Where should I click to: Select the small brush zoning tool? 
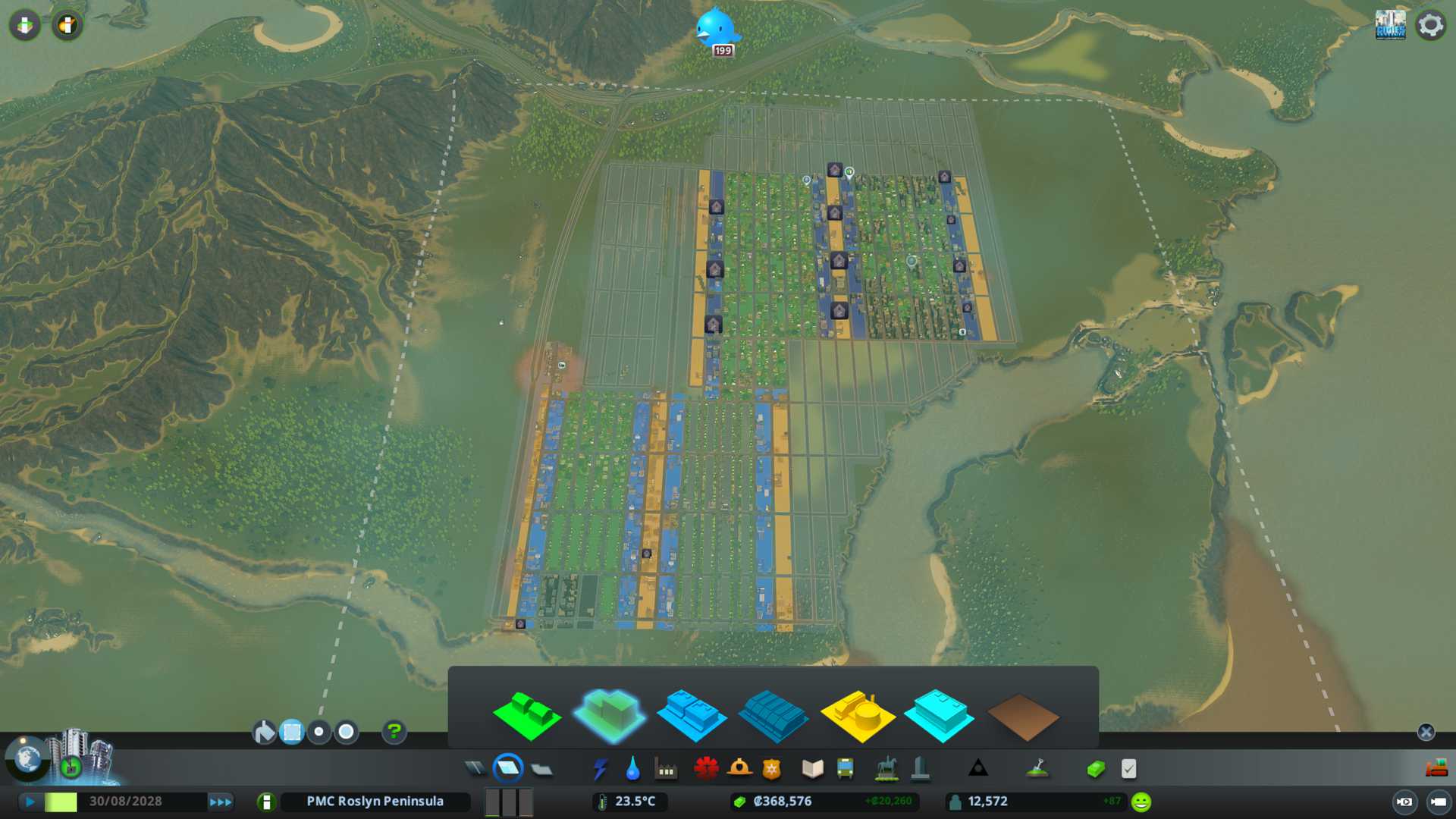[x=319, y=732]
